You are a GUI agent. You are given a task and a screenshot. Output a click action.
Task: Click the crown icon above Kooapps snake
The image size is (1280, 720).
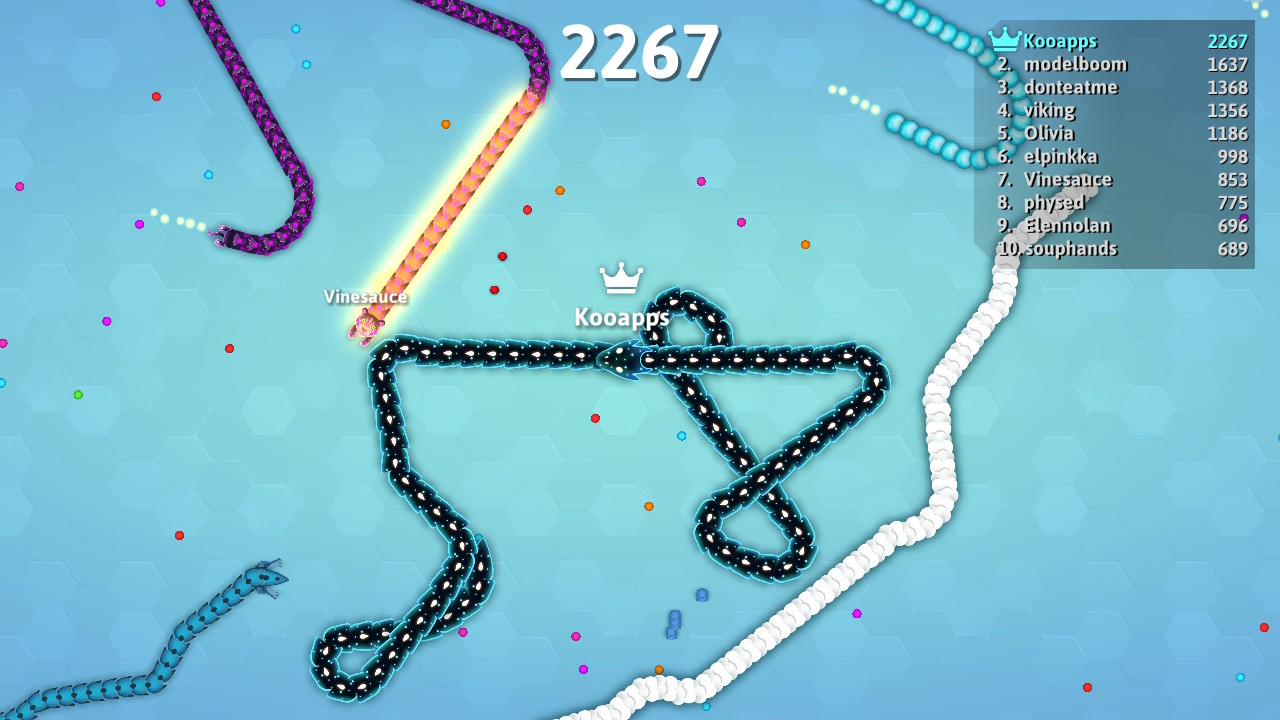620,281
